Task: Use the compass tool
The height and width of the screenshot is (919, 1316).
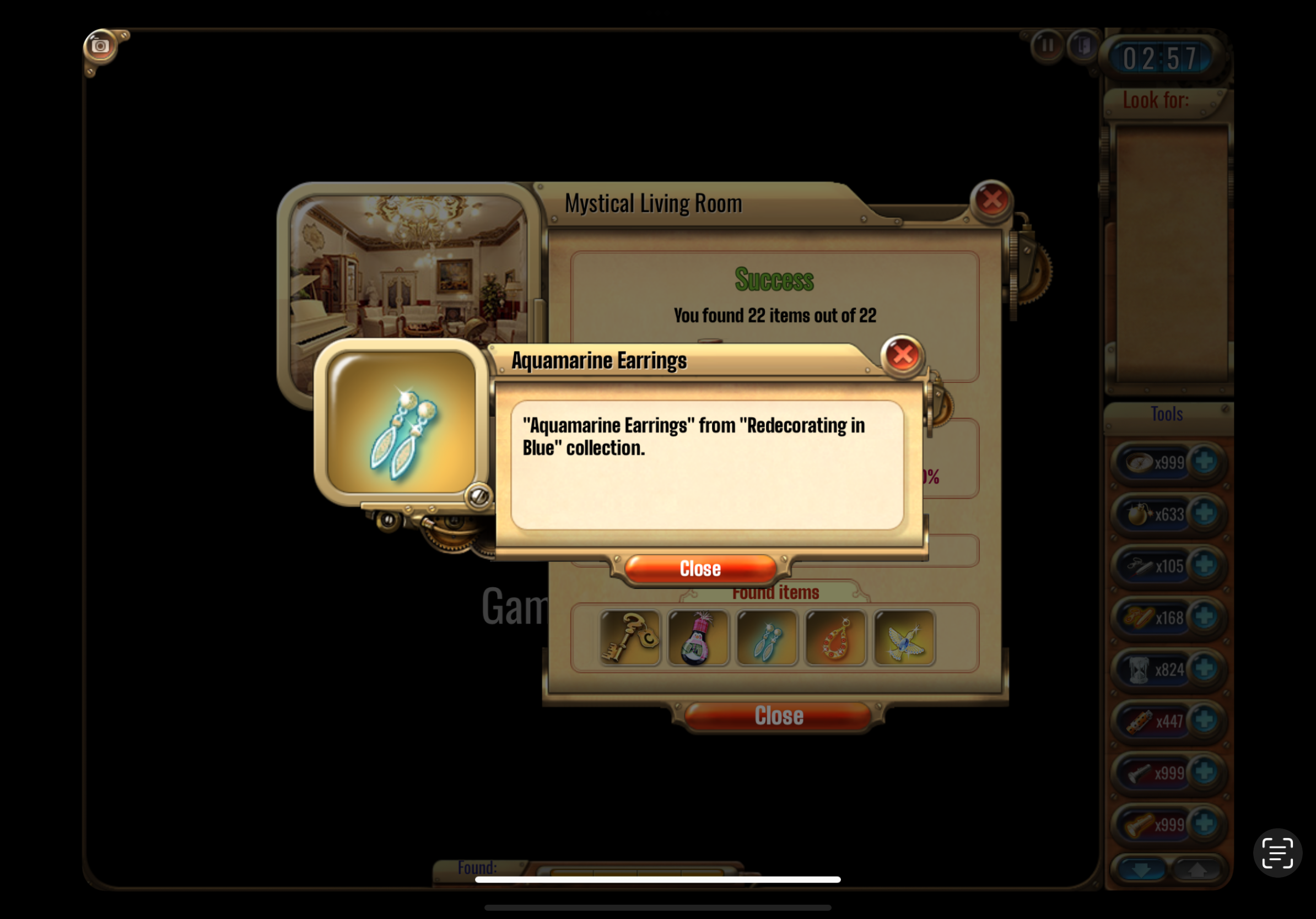Action: [1141, 462]
